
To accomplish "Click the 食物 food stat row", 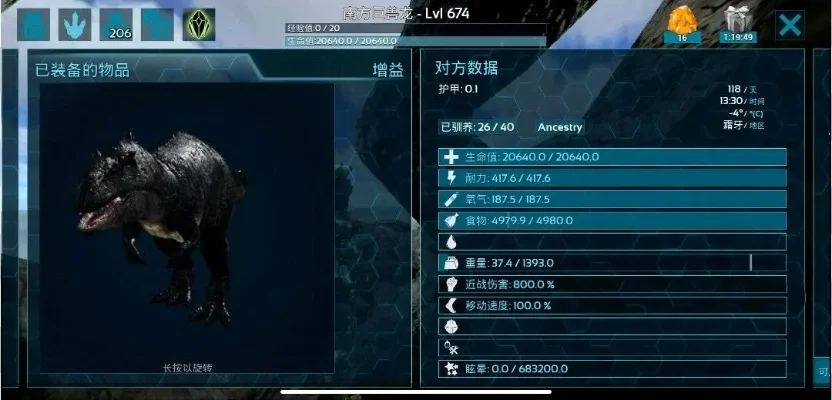I will pos(612,220).
